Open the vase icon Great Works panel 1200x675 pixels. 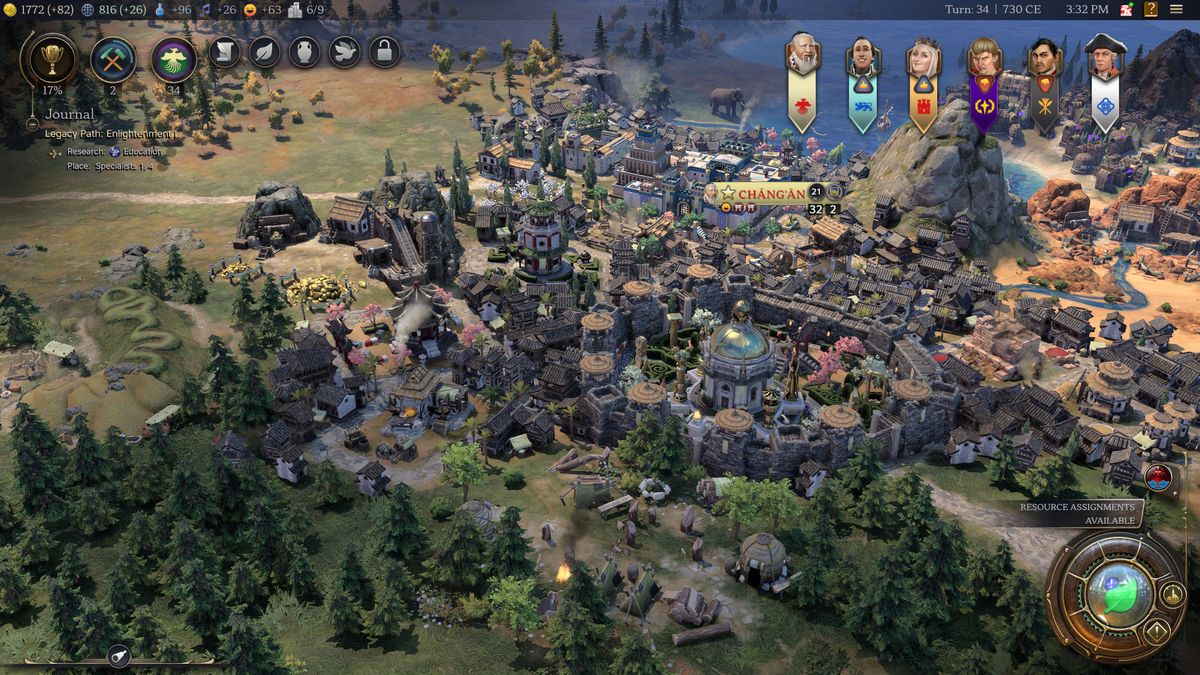(x=305, y=51)
